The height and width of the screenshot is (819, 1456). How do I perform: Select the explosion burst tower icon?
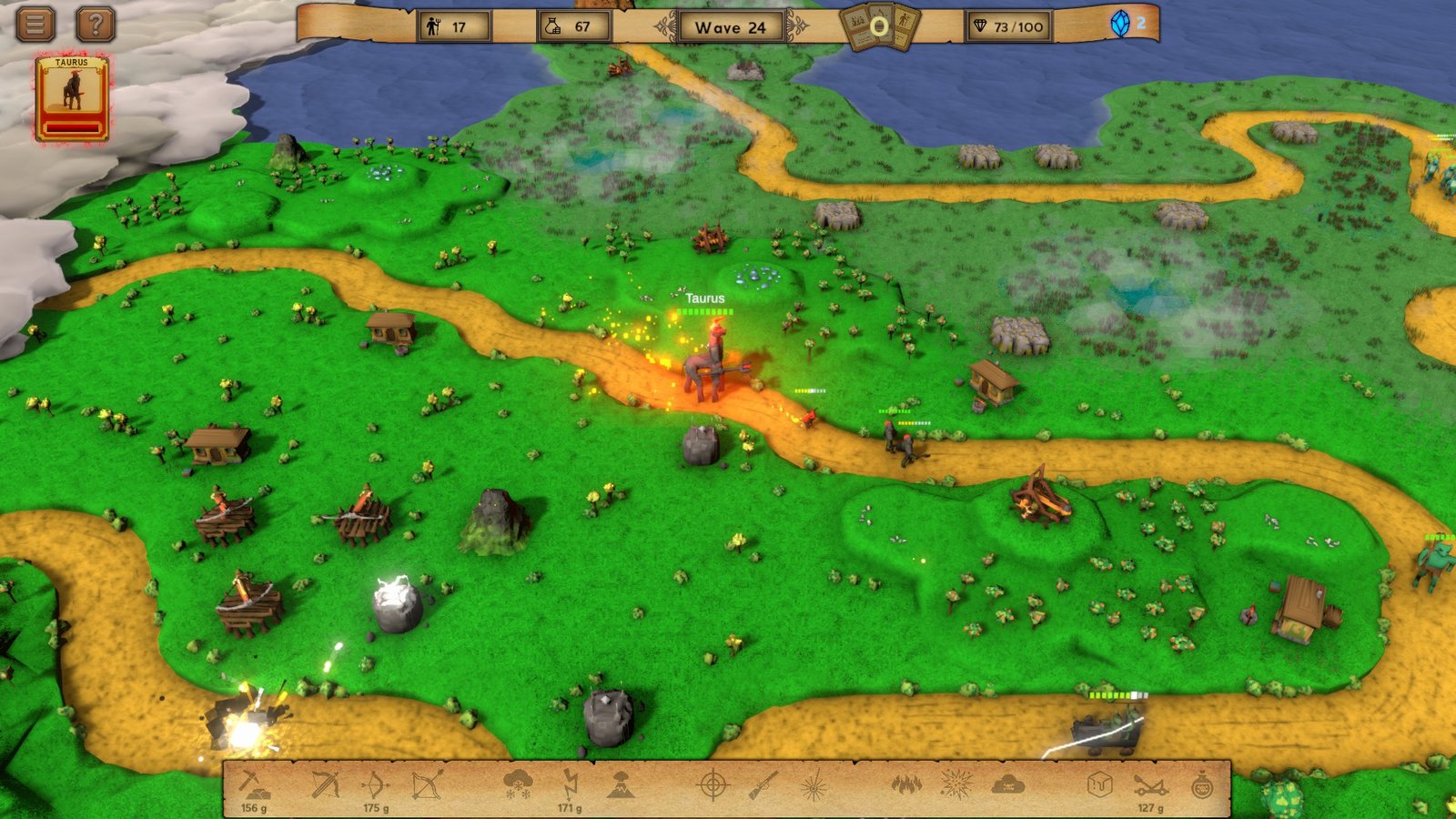(x=956, y=783)
